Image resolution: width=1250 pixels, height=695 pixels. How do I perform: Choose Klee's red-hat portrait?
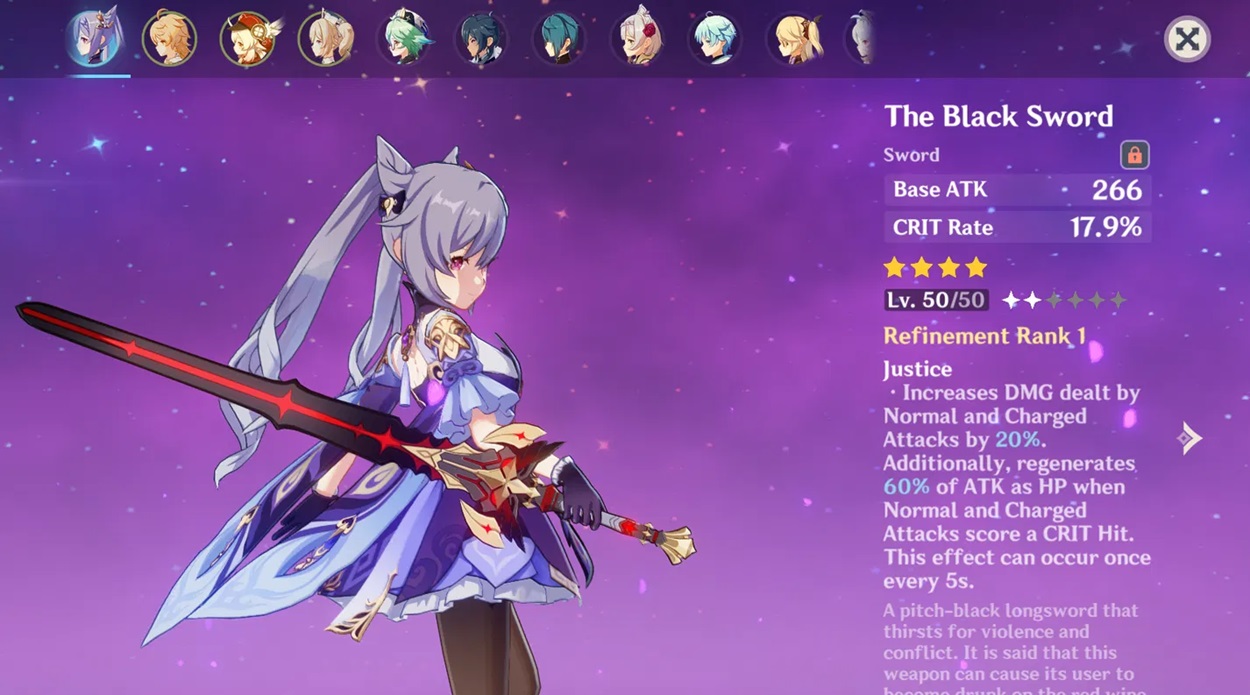pos(248,39)
